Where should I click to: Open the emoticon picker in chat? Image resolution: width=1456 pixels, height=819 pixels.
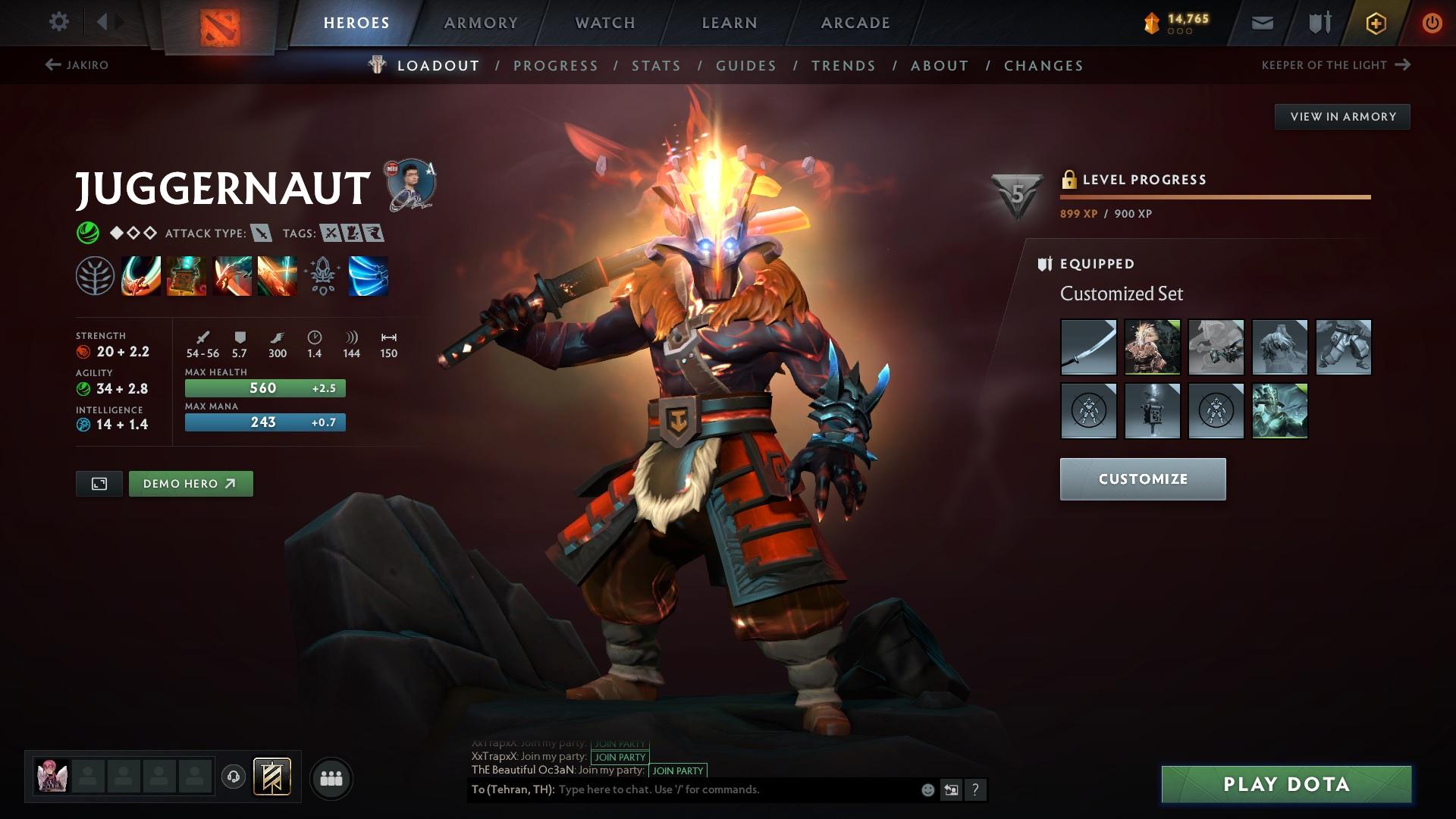(x=927, y=789)
